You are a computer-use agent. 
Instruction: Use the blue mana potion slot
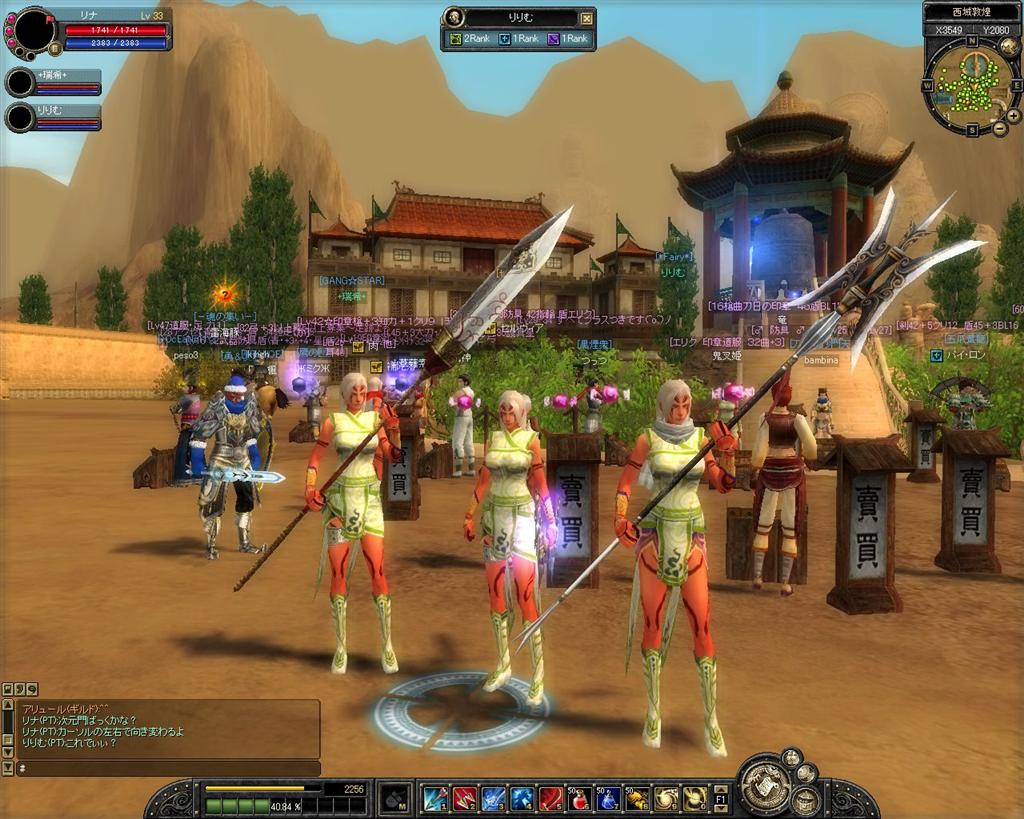pos(608,798)
